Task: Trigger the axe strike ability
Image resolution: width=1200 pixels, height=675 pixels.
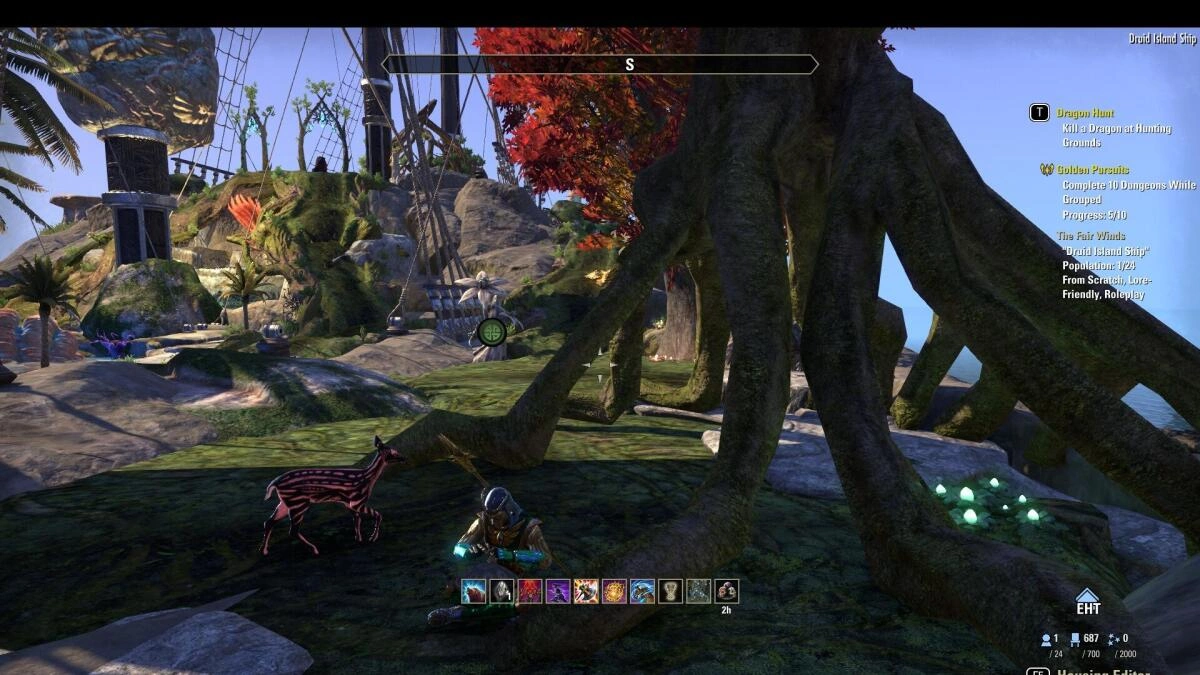Action: 586,591
